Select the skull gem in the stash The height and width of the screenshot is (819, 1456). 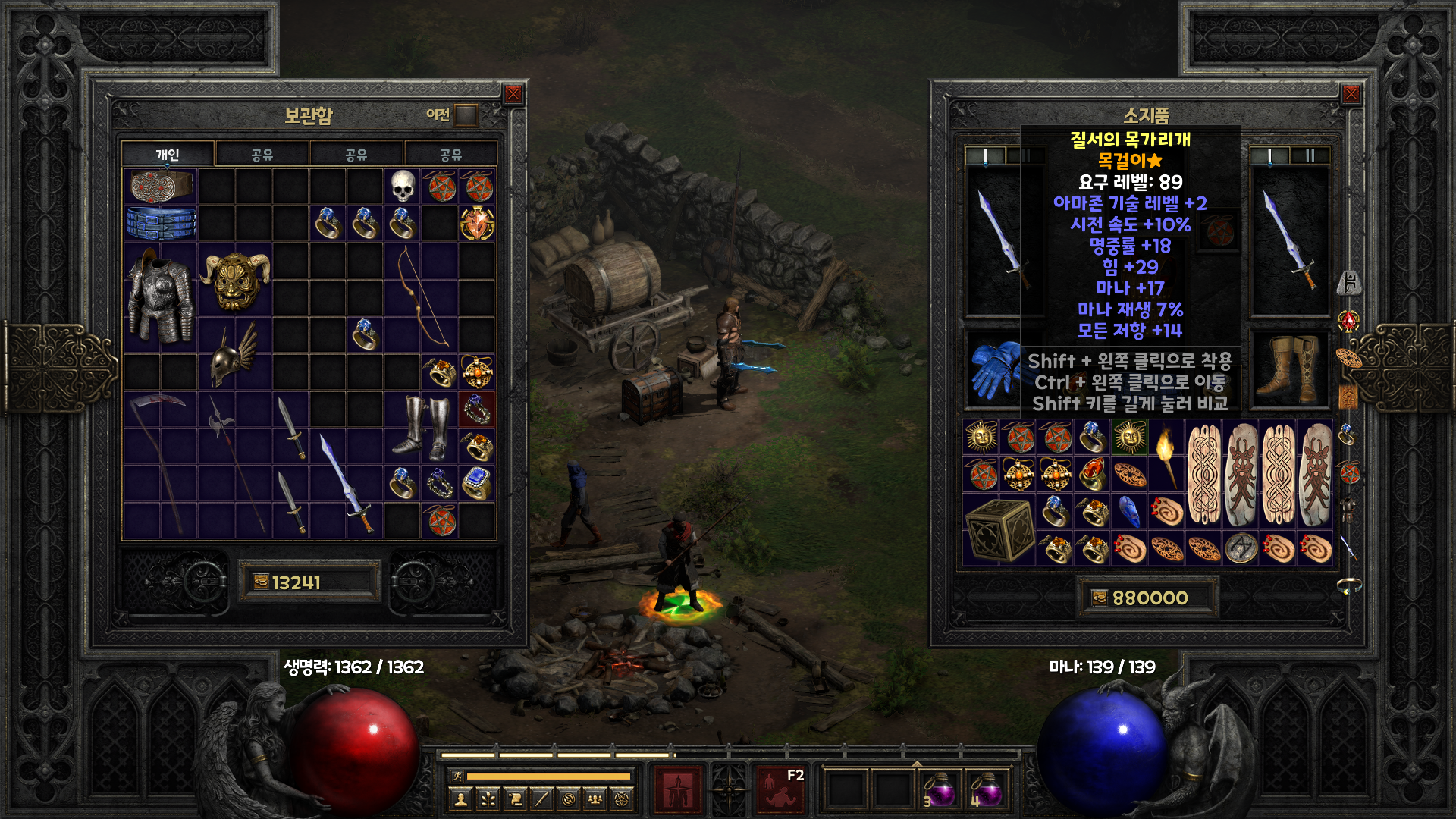(x=403, y=186)
